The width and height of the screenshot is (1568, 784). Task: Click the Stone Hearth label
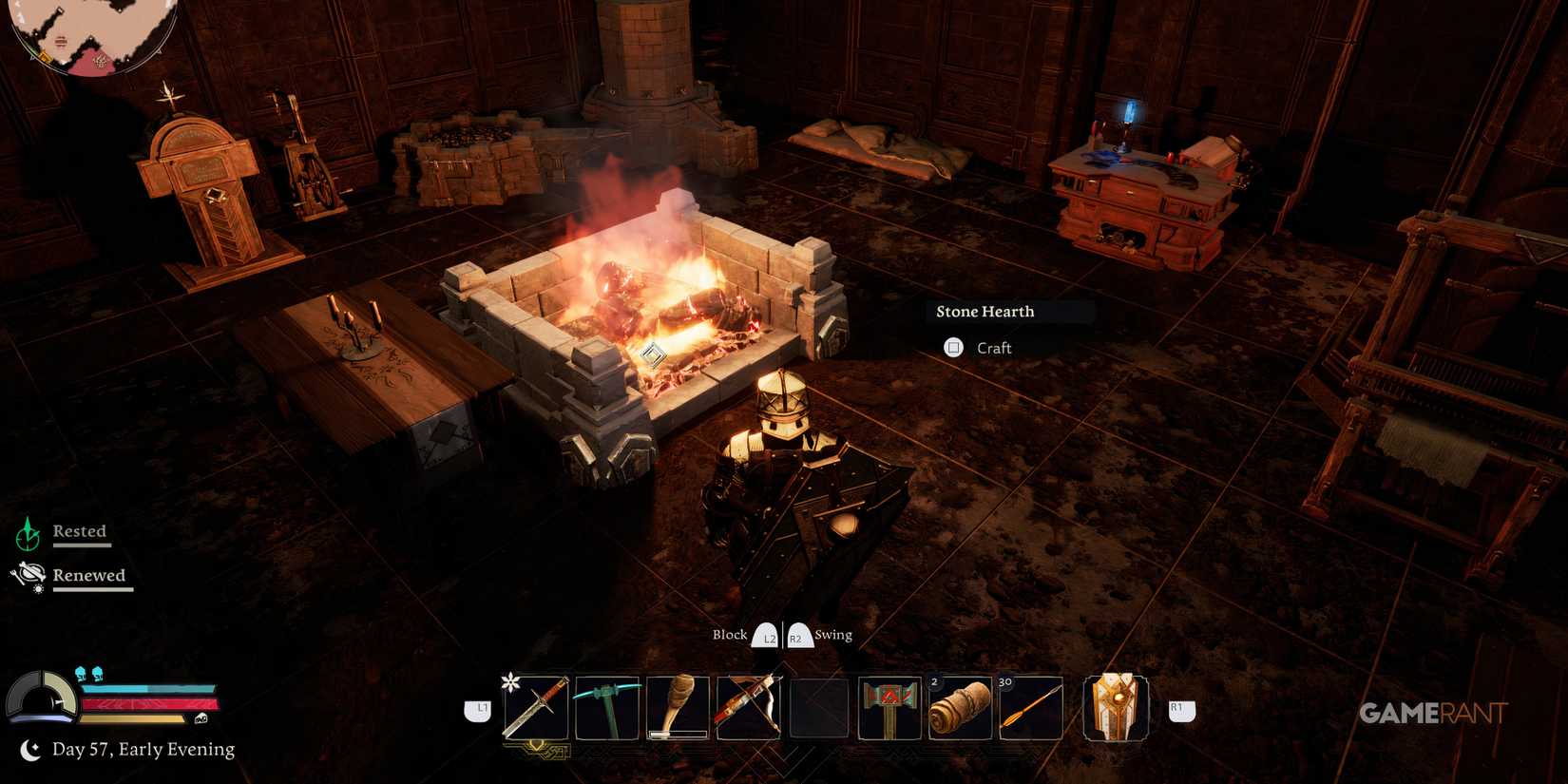tap(984, 311)
